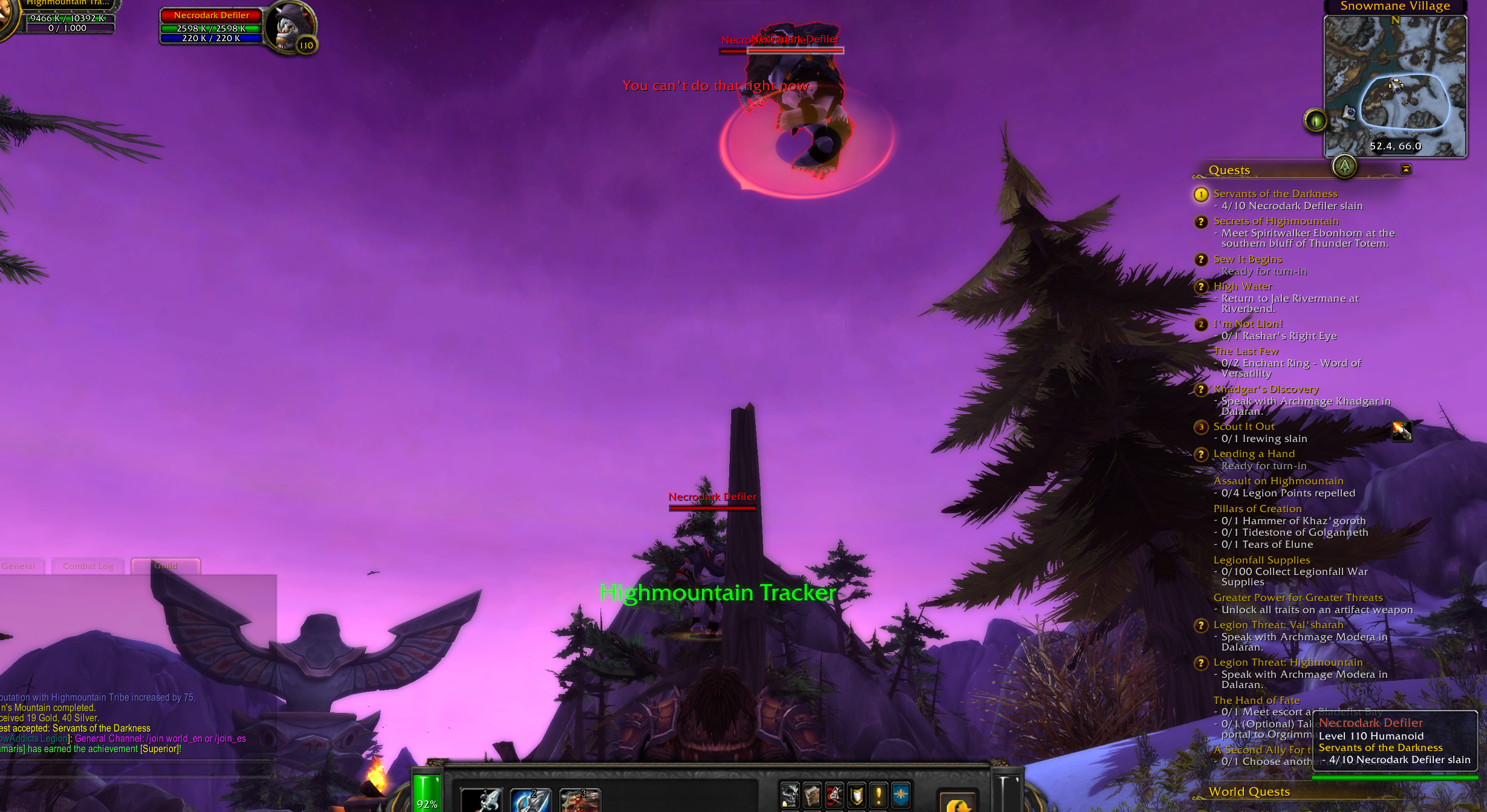Click the green eye button beside the minimap
Screen dimensions: 1487x812
(1315, 120)
